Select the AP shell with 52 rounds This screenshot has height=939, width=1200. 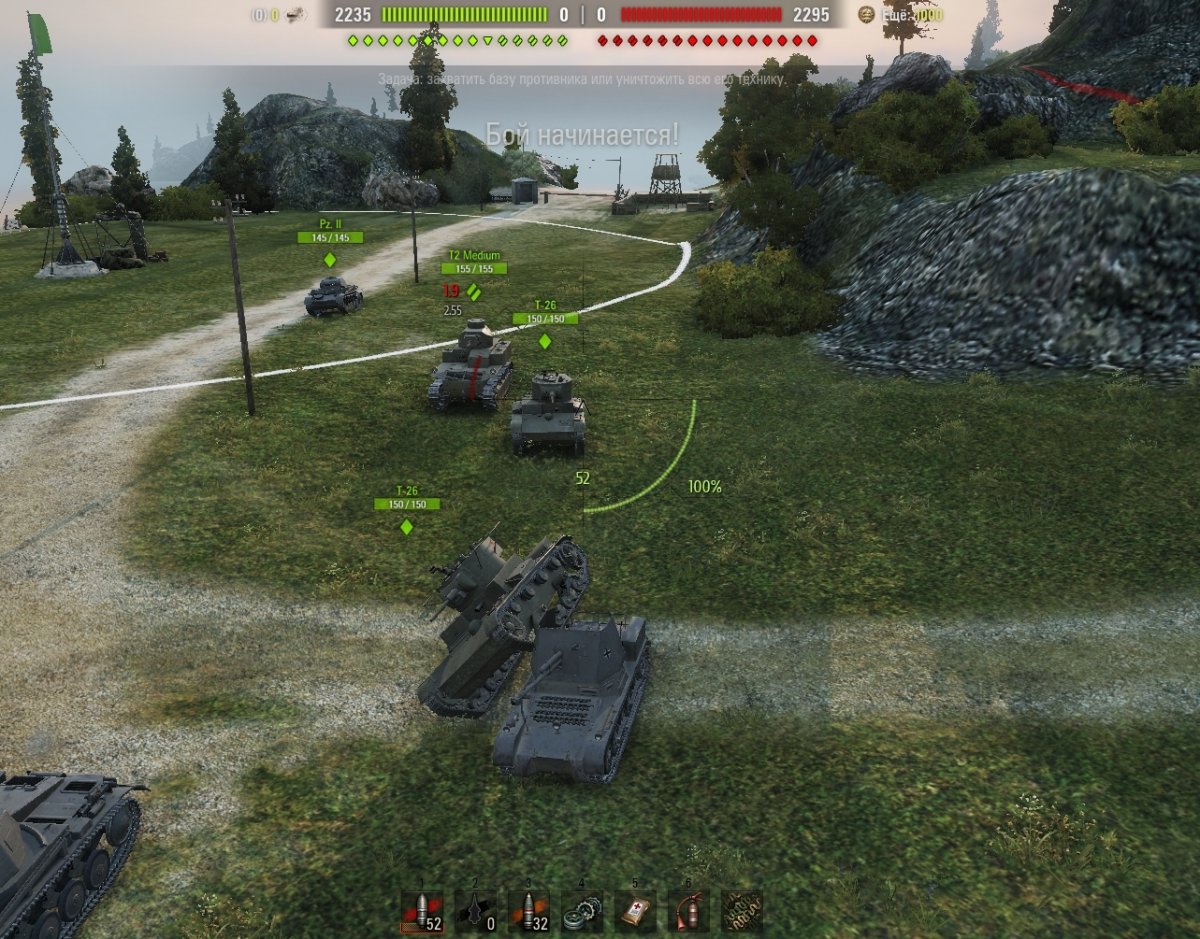(x=421, y=911)
